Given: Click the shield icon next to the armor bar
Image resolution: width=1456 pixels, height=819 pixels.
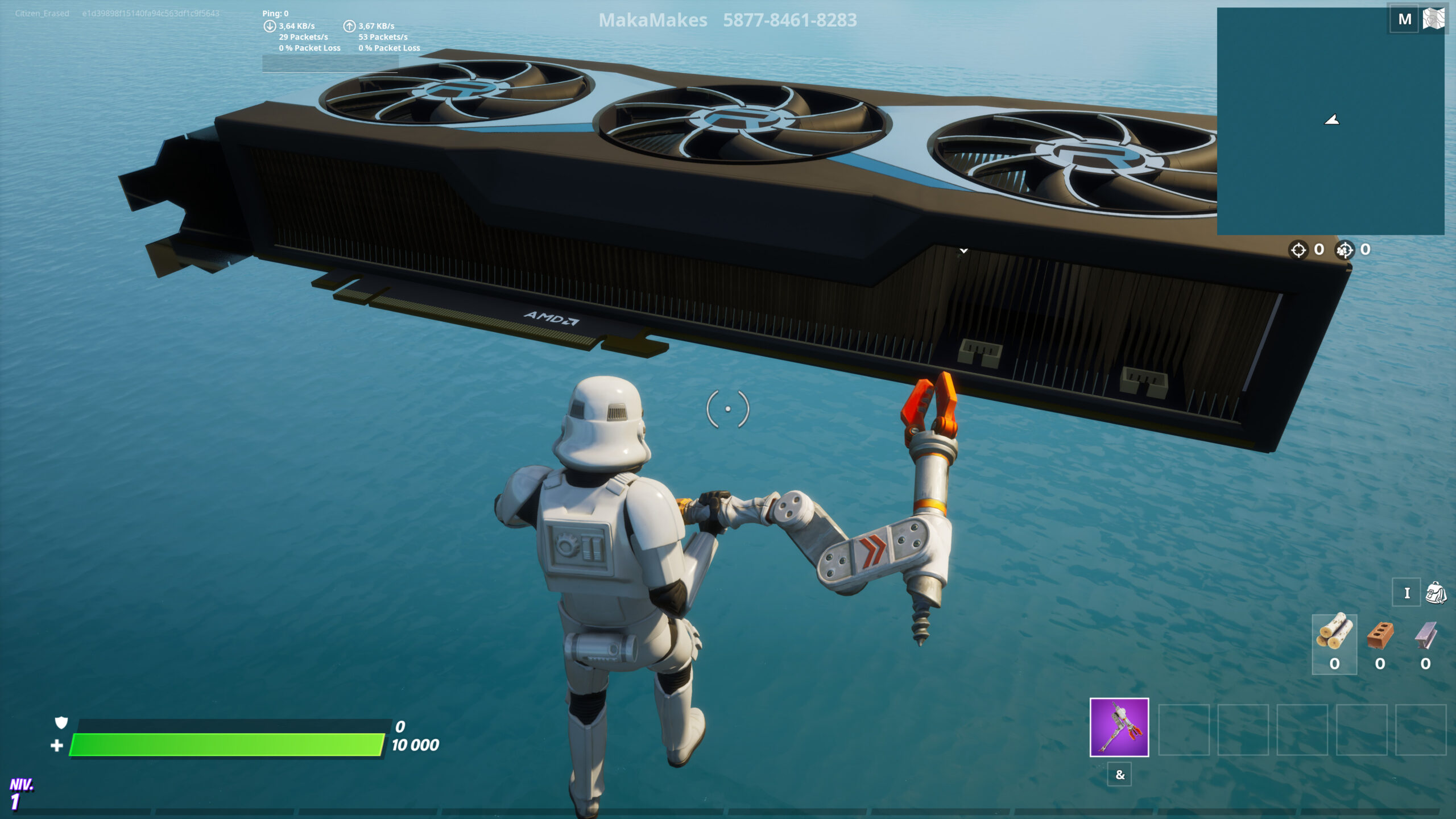Looking at the screenshot, I should pyautogui.click(x=60, y=723).
